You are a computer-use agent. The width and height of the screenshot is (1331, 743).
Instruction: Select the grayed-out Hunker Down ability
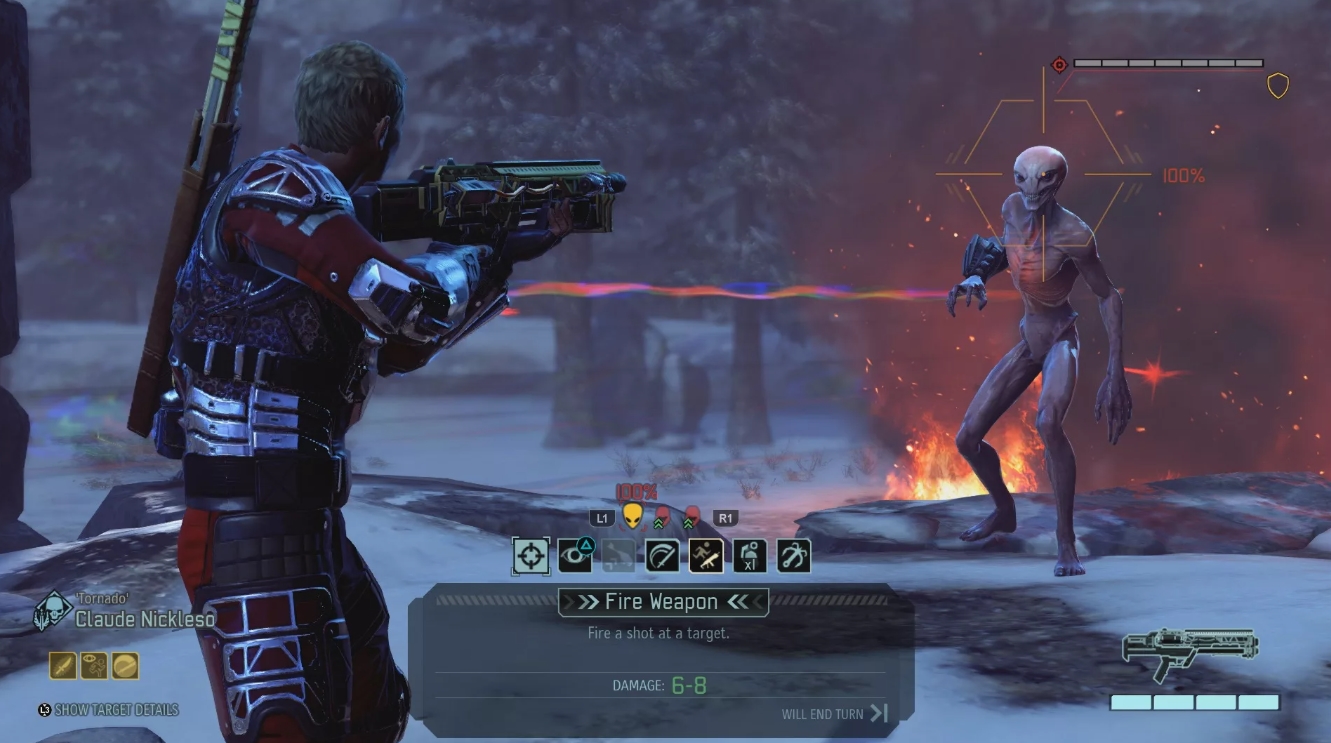[618, 555]
